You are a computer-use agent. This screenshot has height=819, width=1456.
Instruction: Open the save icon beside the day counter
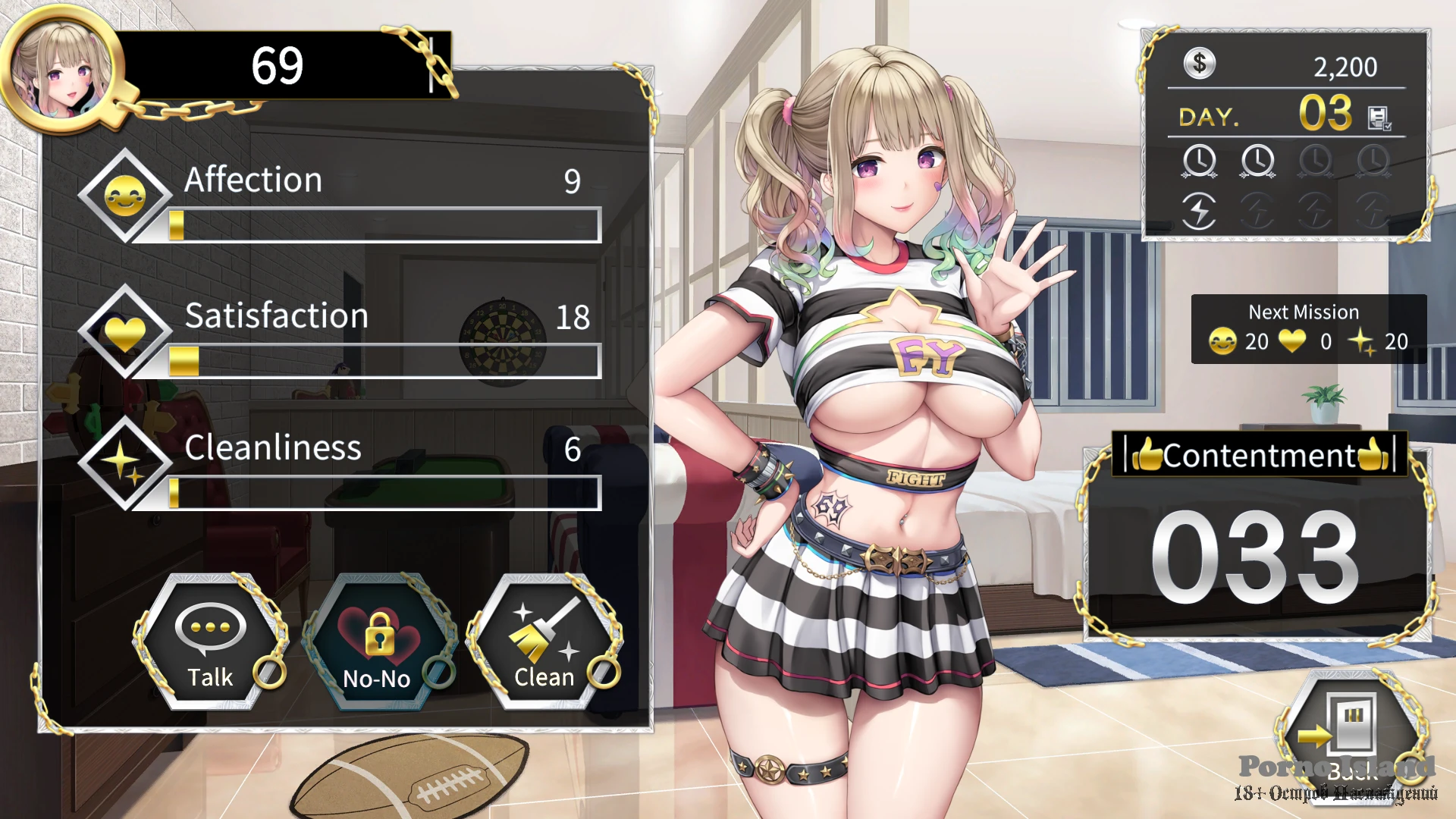1378,118
